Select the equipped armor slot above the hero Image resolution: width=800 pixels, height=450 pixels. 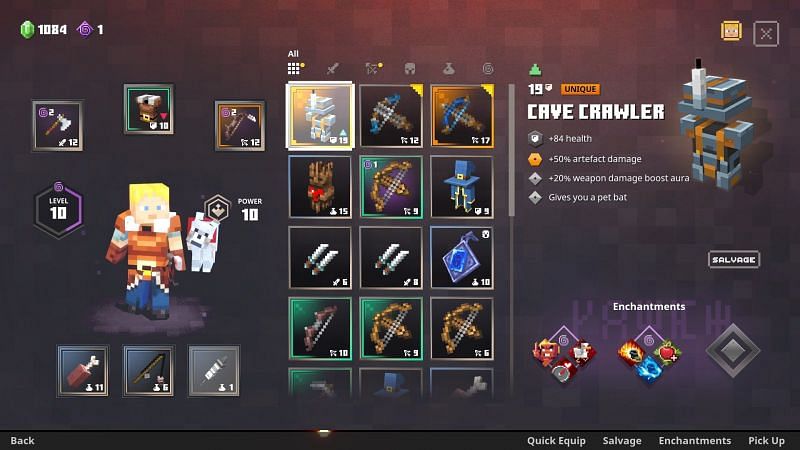pos(149,109)
